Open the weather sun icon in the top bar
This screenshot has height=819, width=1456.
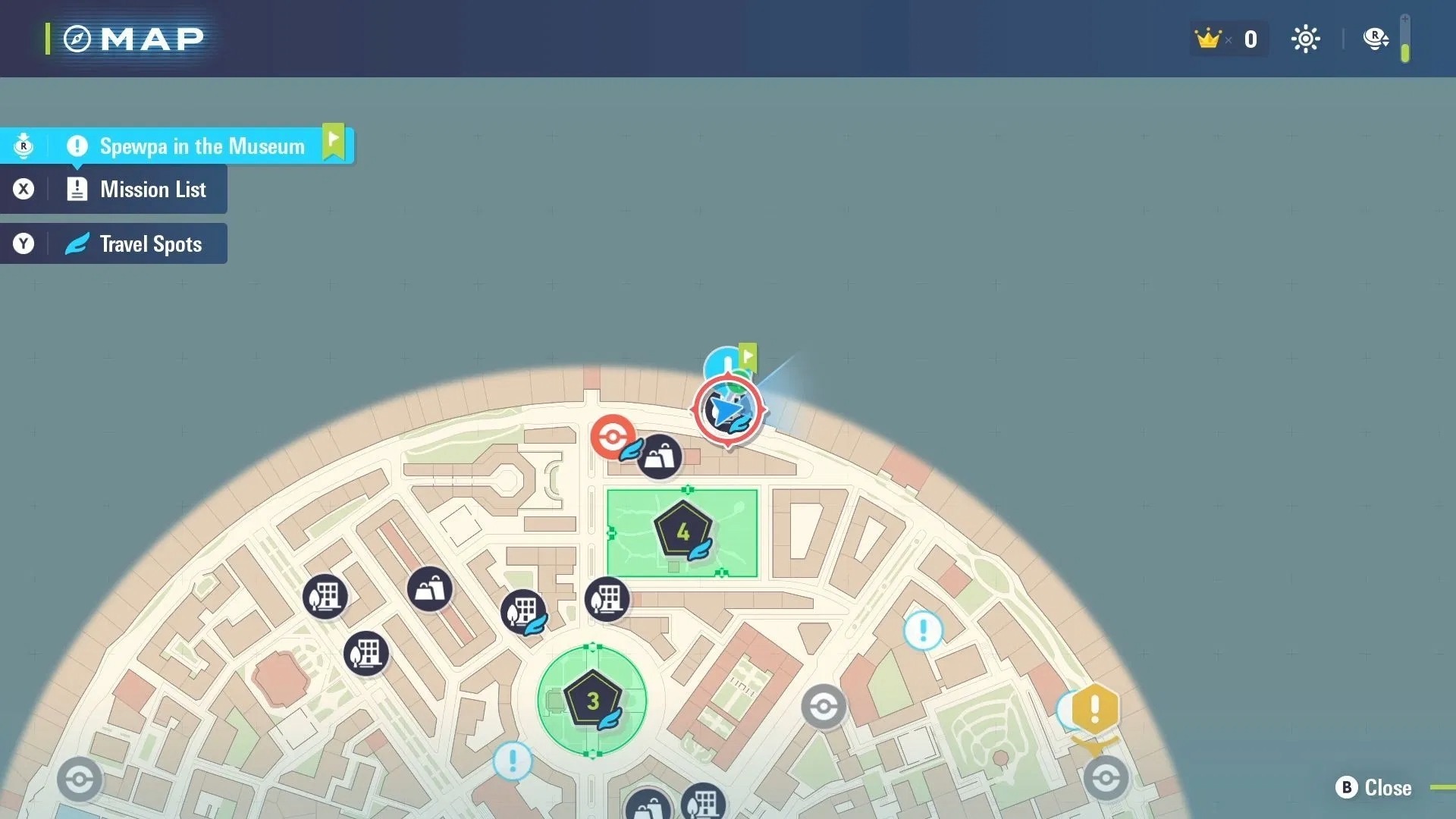1306,39
